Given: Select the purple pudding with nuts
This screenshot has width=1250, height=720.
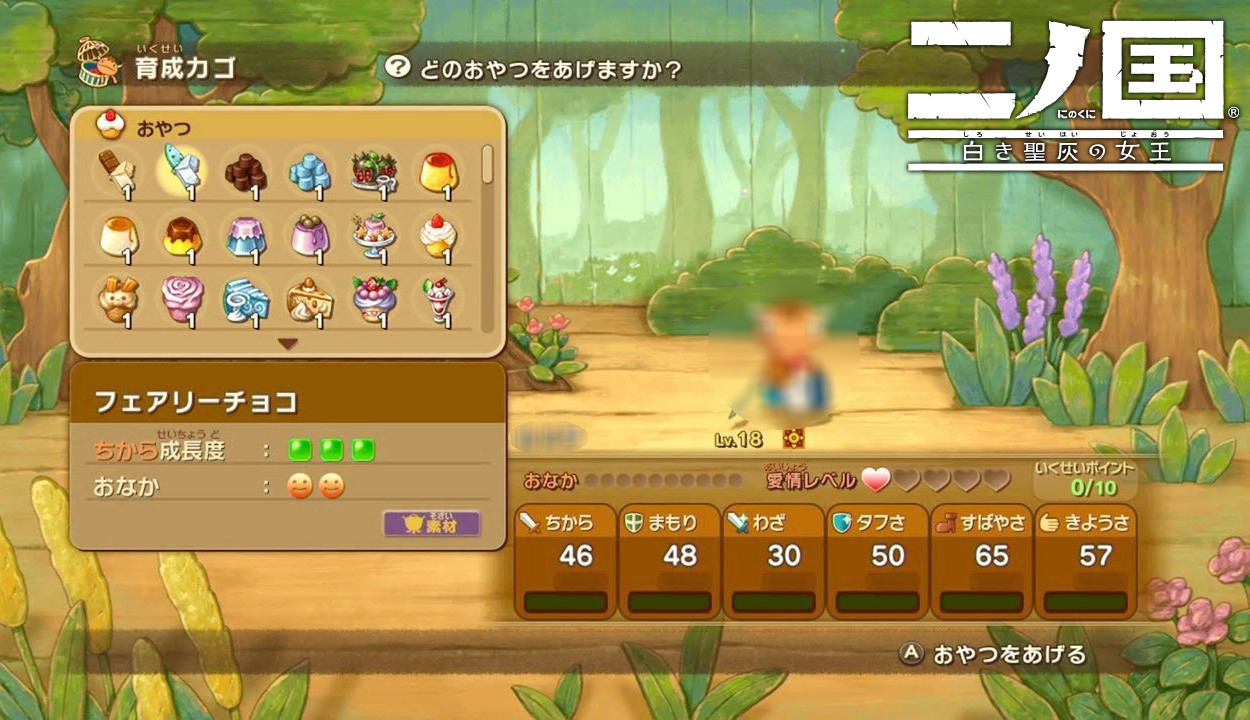Looking at the screenshot, I should [x=309, y=236].
